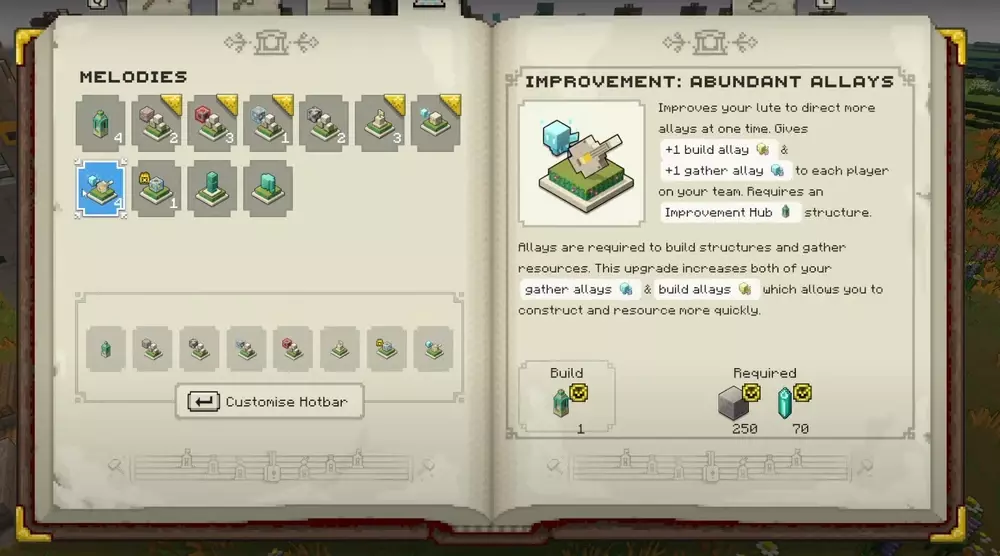Choose the tall teal pillar melody
This screenshot has width=1000, height=556.
[212, 189]
